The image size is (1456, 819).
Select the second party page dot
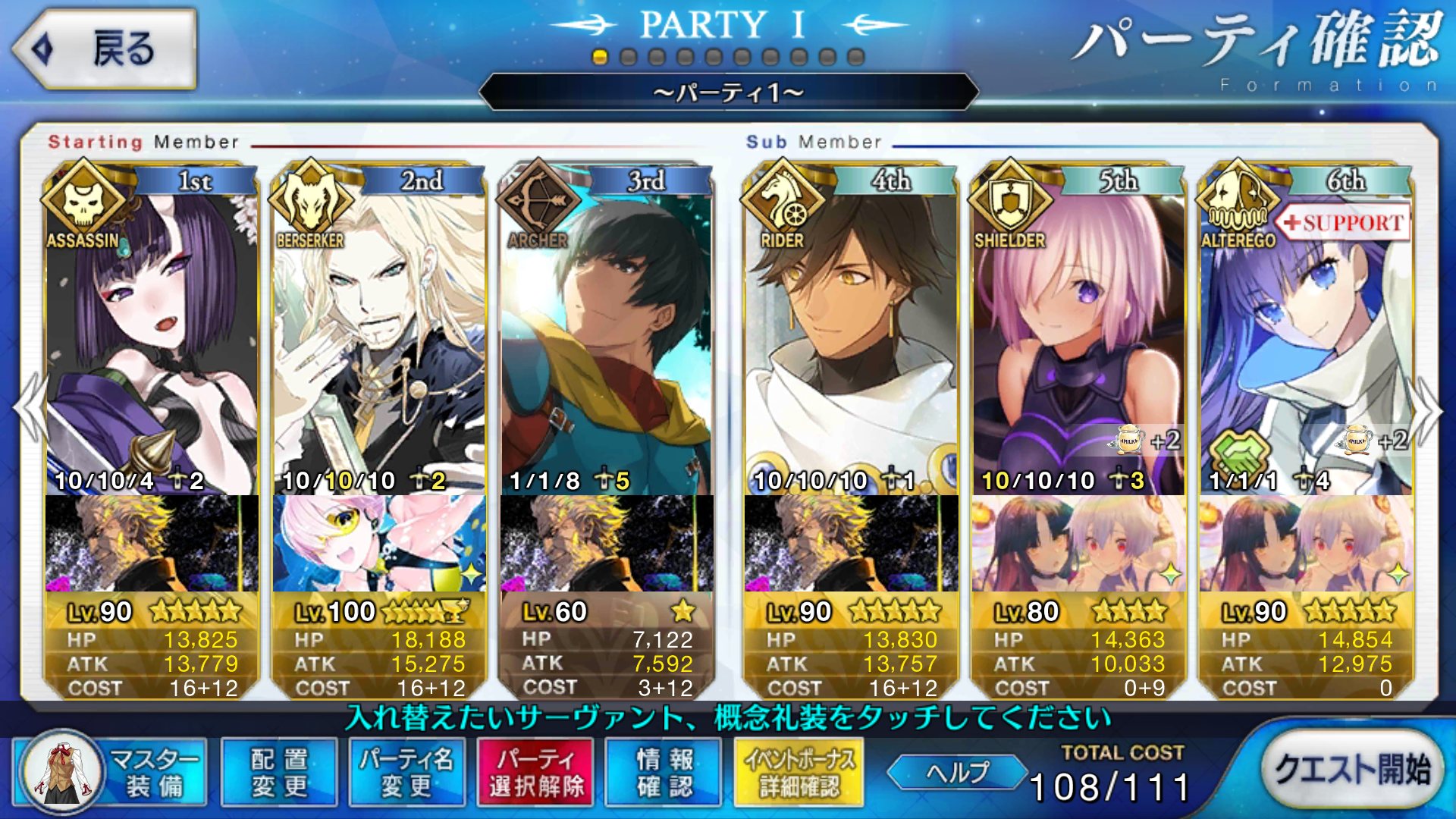pos(628,57)
